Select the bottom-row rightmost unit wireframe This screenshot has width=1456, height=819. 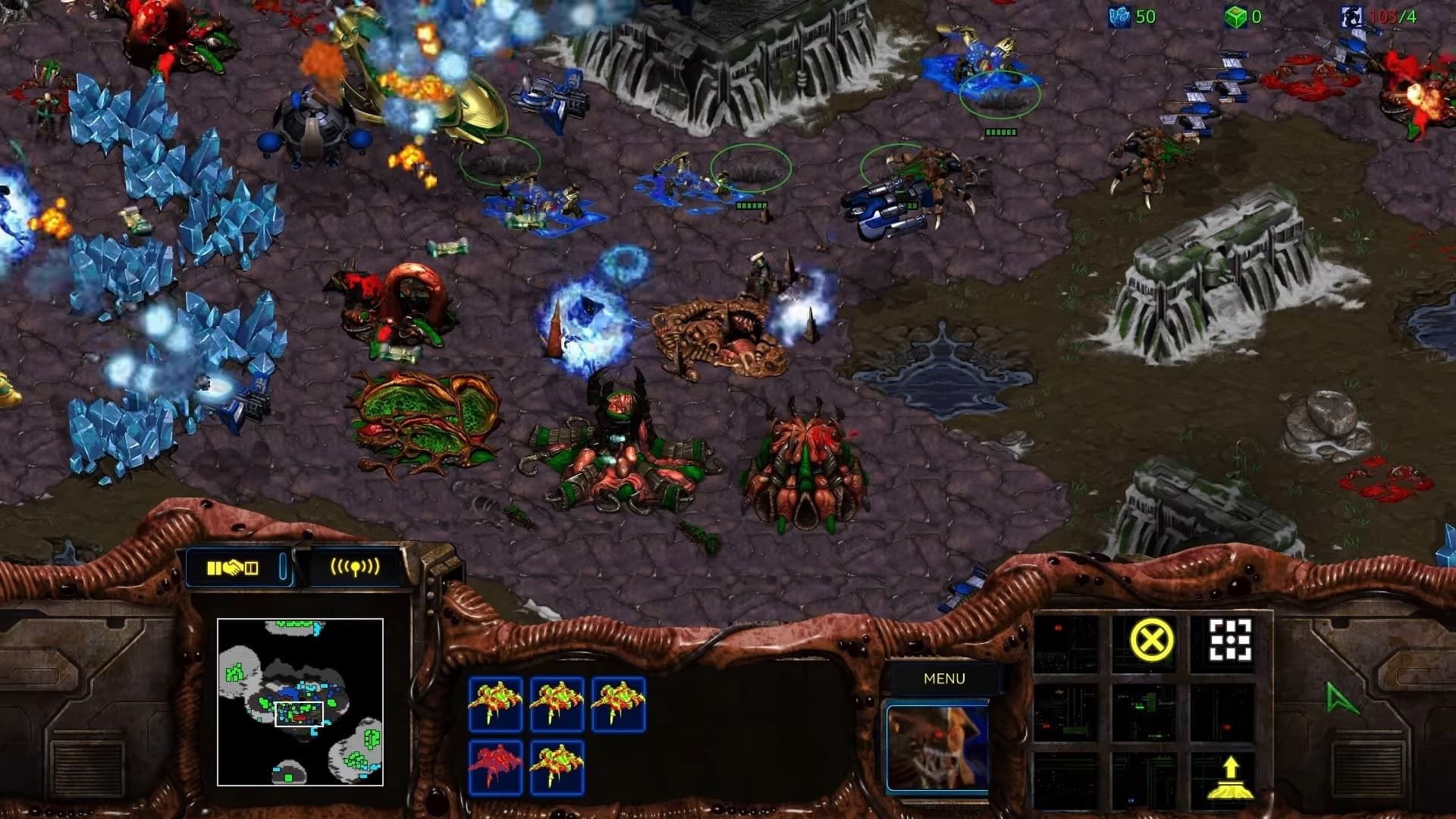pyautogui.click(x=556, y=768)
